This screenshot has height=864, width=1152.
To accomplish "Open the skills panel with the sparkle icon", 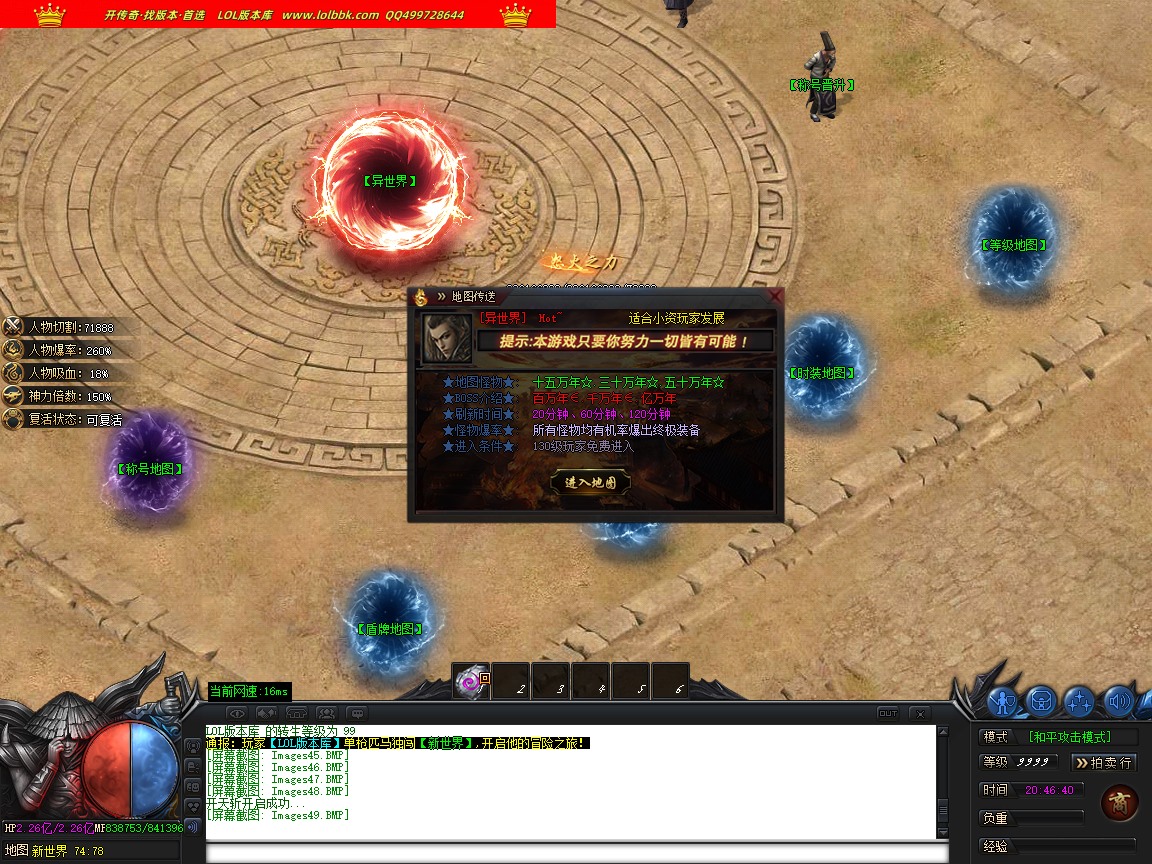I will (1079, 701).
